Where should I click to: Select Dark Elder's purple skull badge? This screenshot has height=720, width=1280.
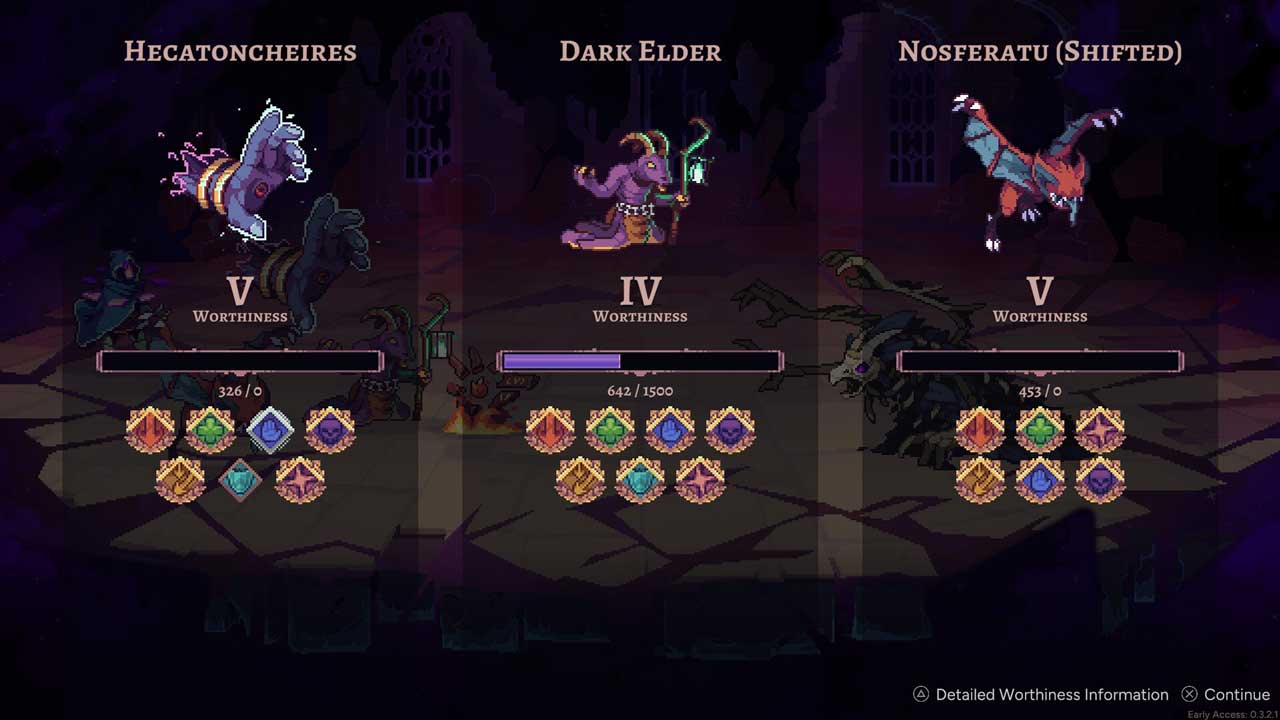pyautogui.click(x=730, y=430)
